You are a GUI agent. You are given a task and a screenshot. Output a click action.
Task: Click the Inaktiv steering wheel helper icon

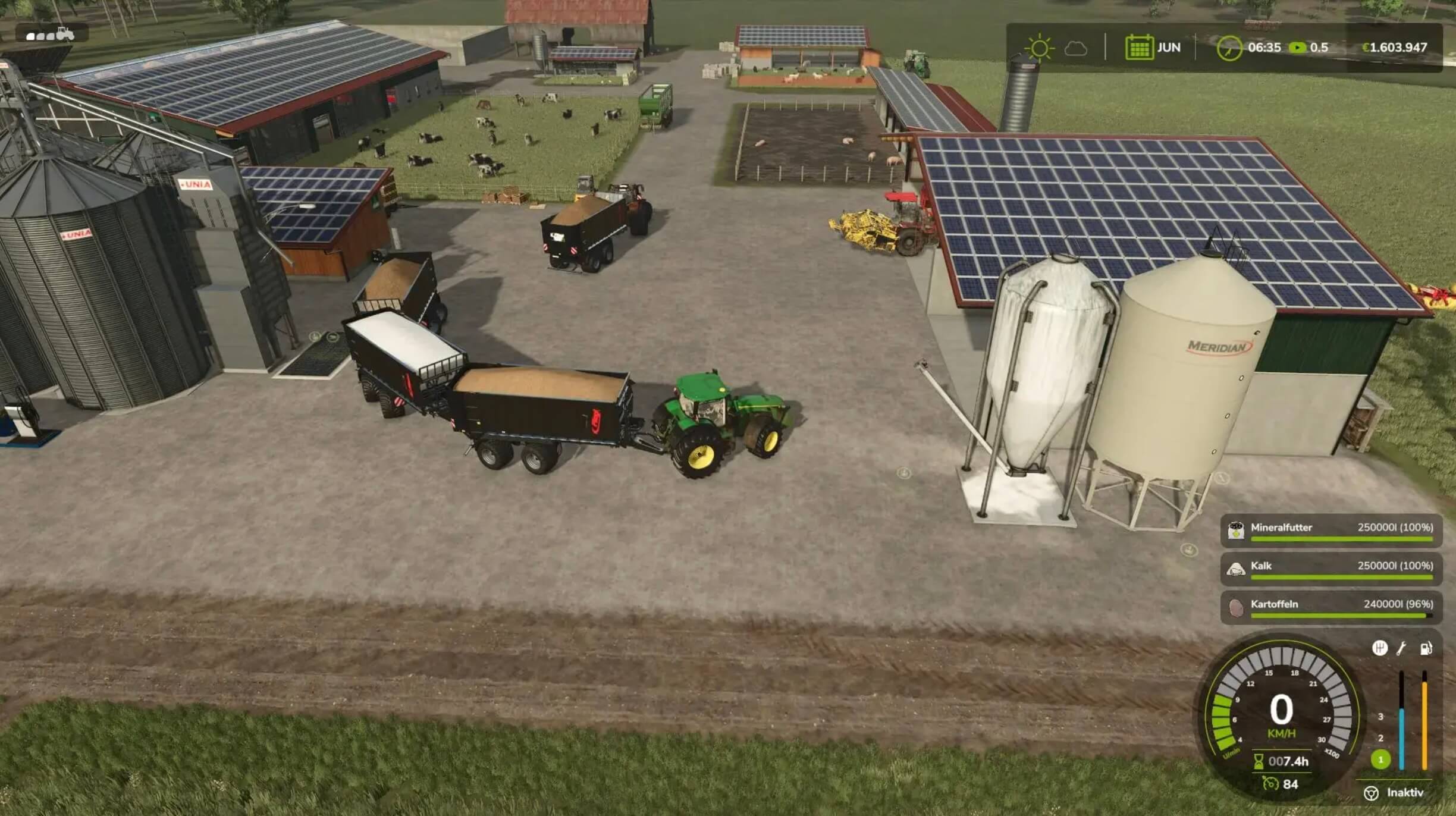click(1371, 793)
